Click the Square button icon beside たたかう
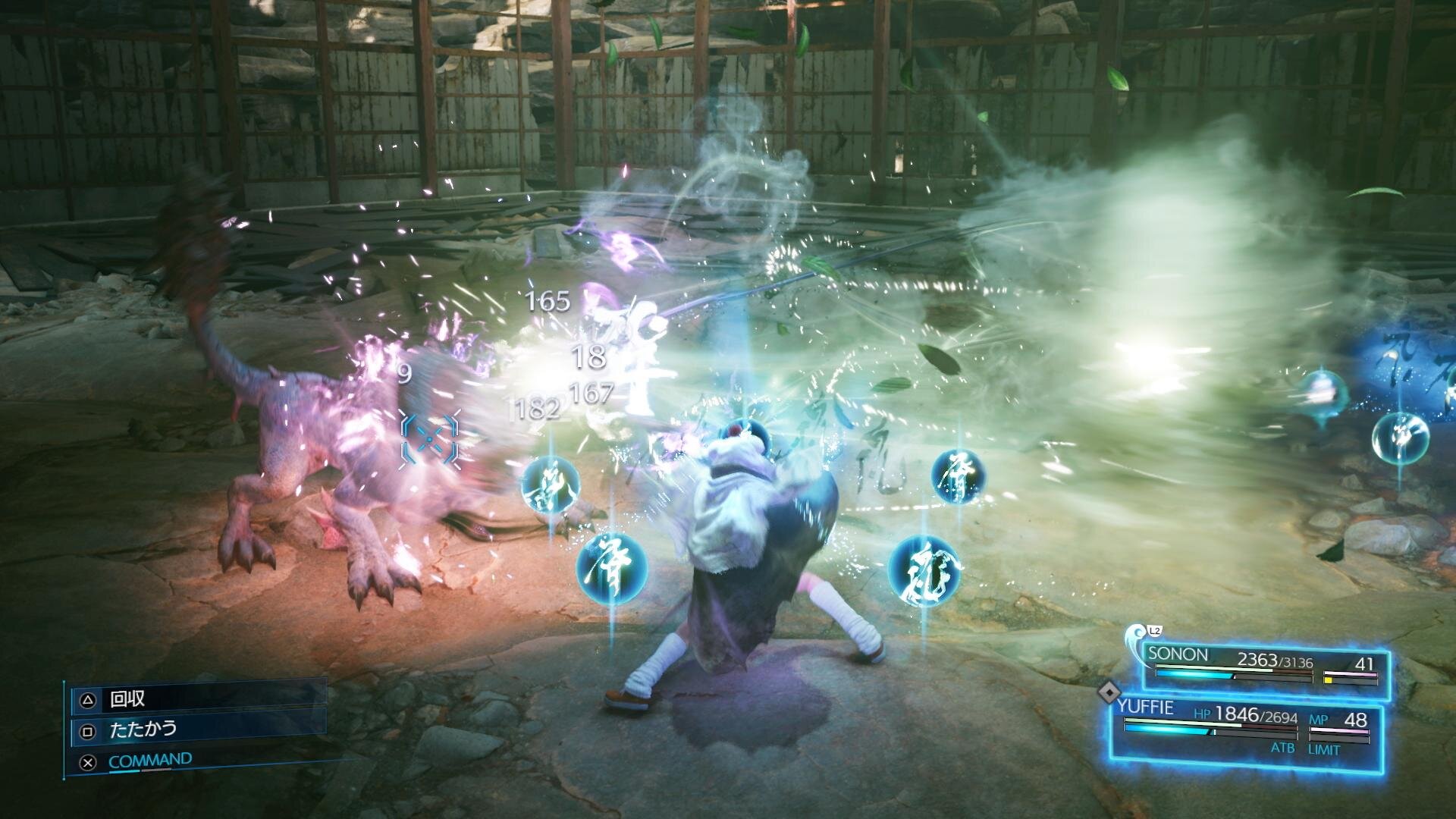1456x819 pixels. click(89, 730)
